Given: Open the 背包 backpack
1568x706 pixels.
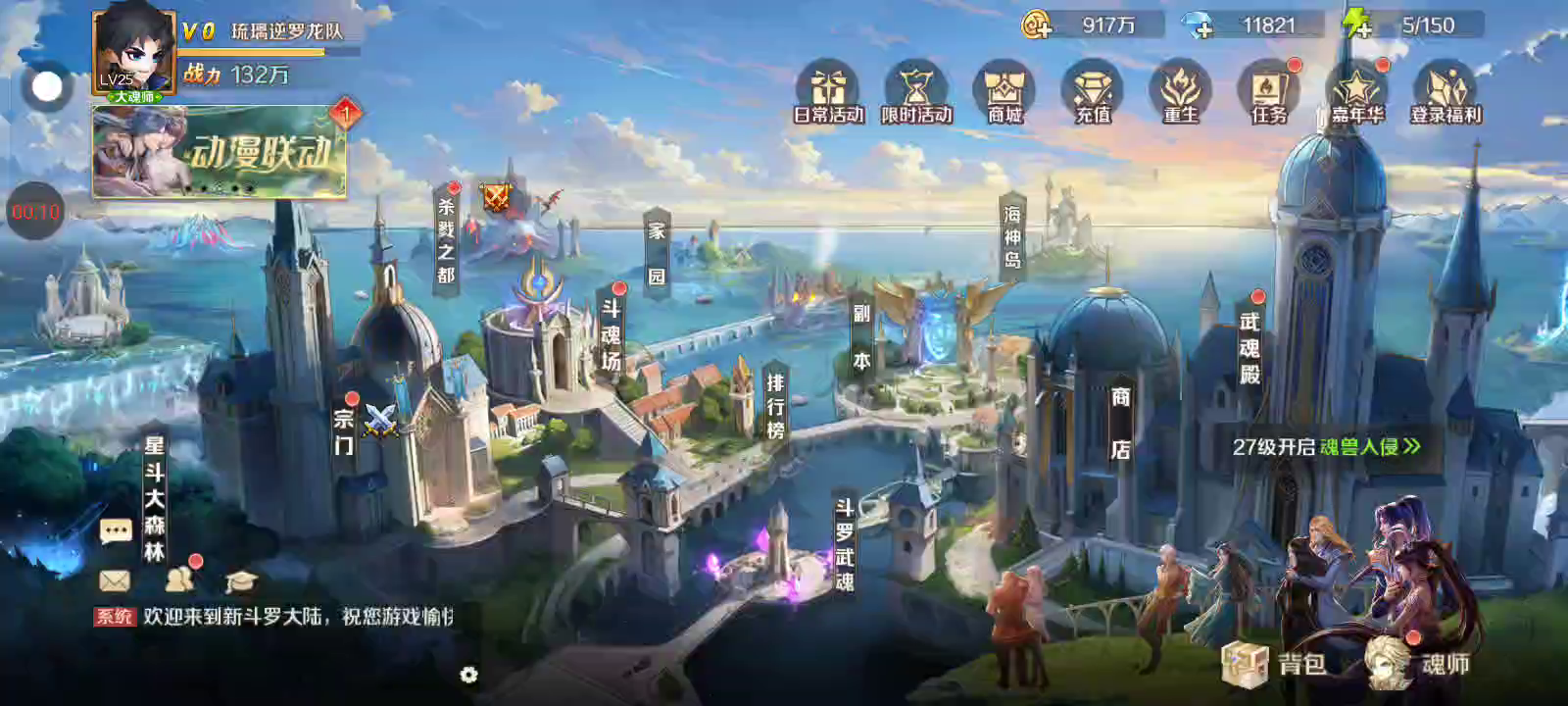Looking at the screenshot, I should tap(1274, 664).
